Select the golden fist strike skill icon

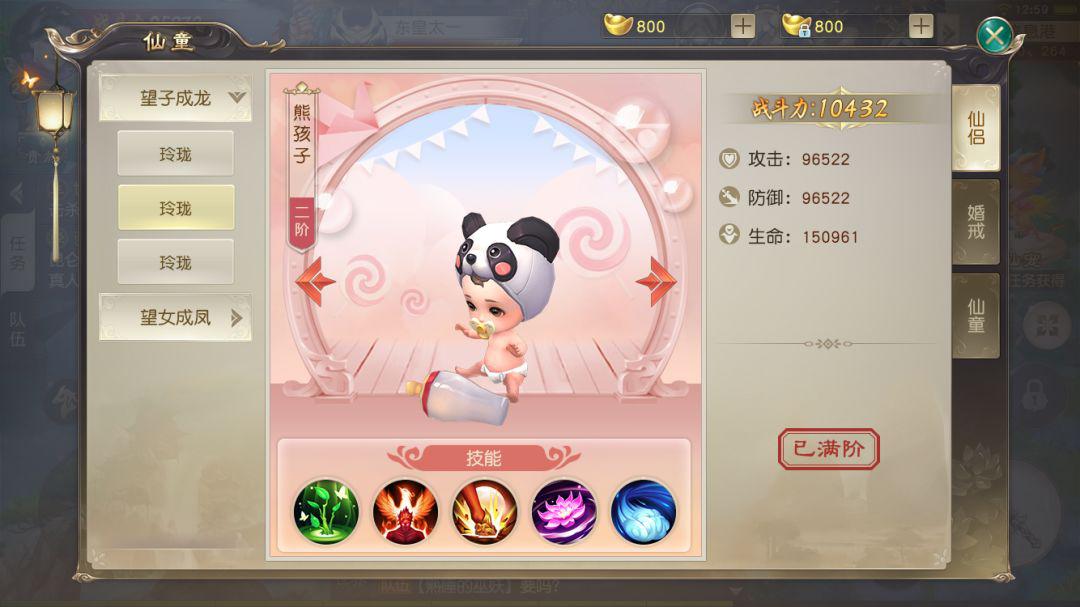point(485,512)
